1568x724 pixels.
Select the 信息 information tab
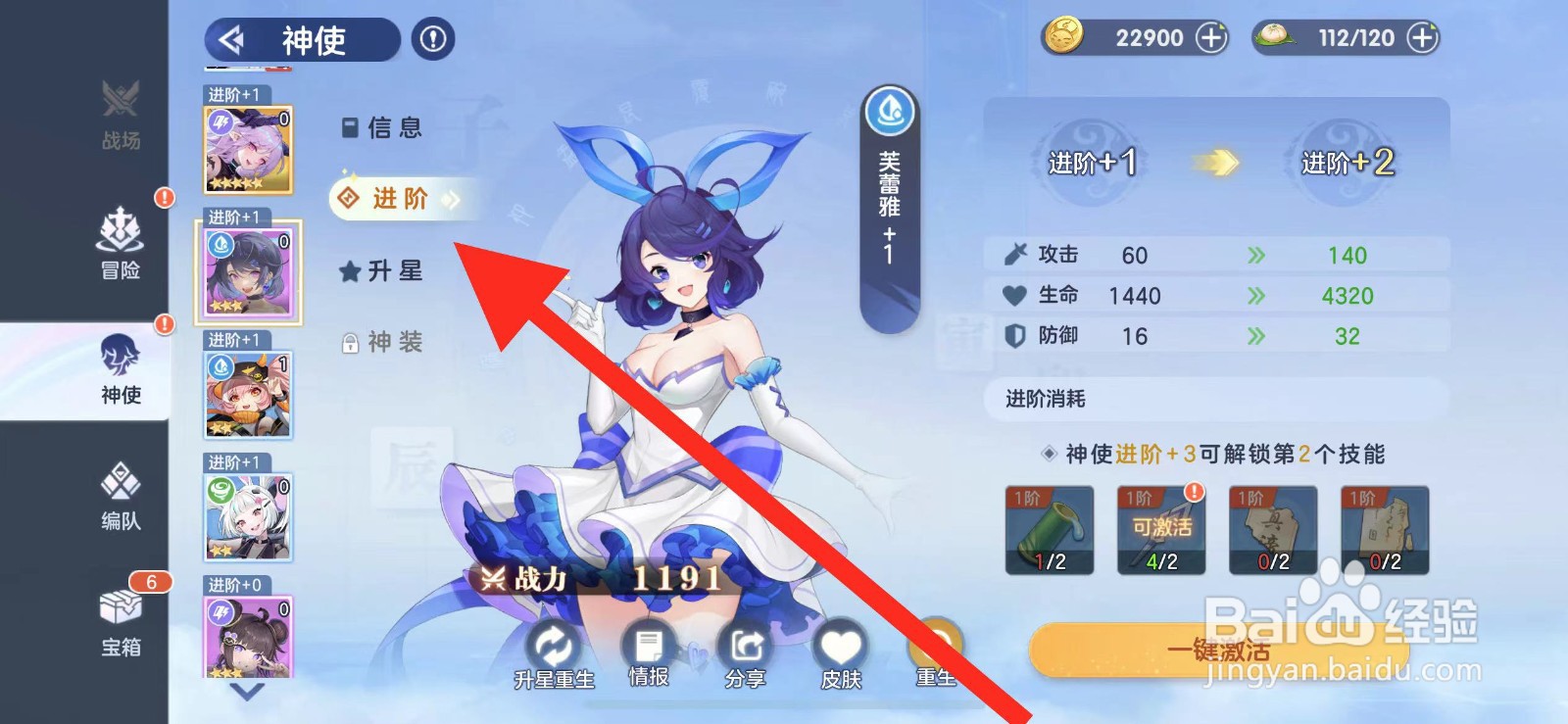point(386,127)
